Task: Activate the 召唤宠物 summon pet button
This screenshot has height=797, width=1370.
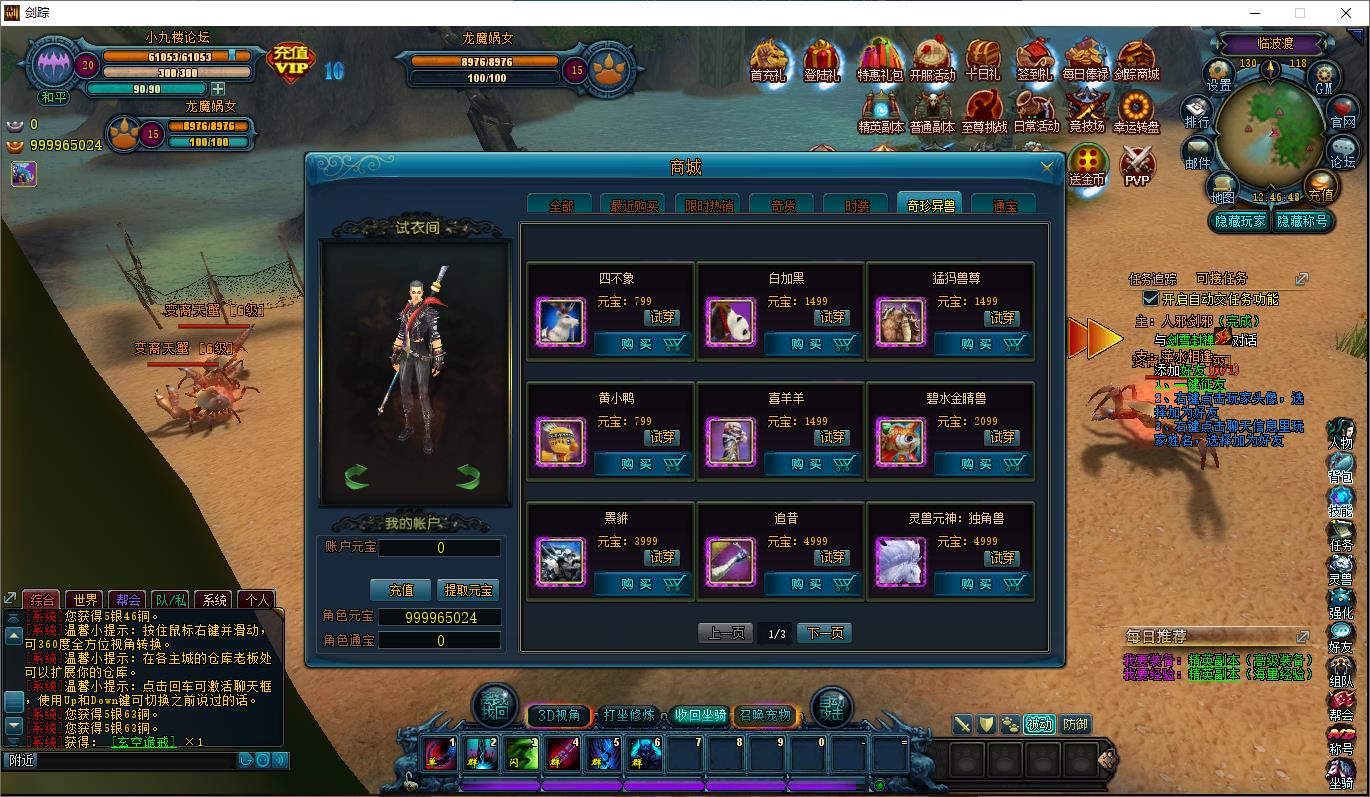Action: [x=765, y=715]
